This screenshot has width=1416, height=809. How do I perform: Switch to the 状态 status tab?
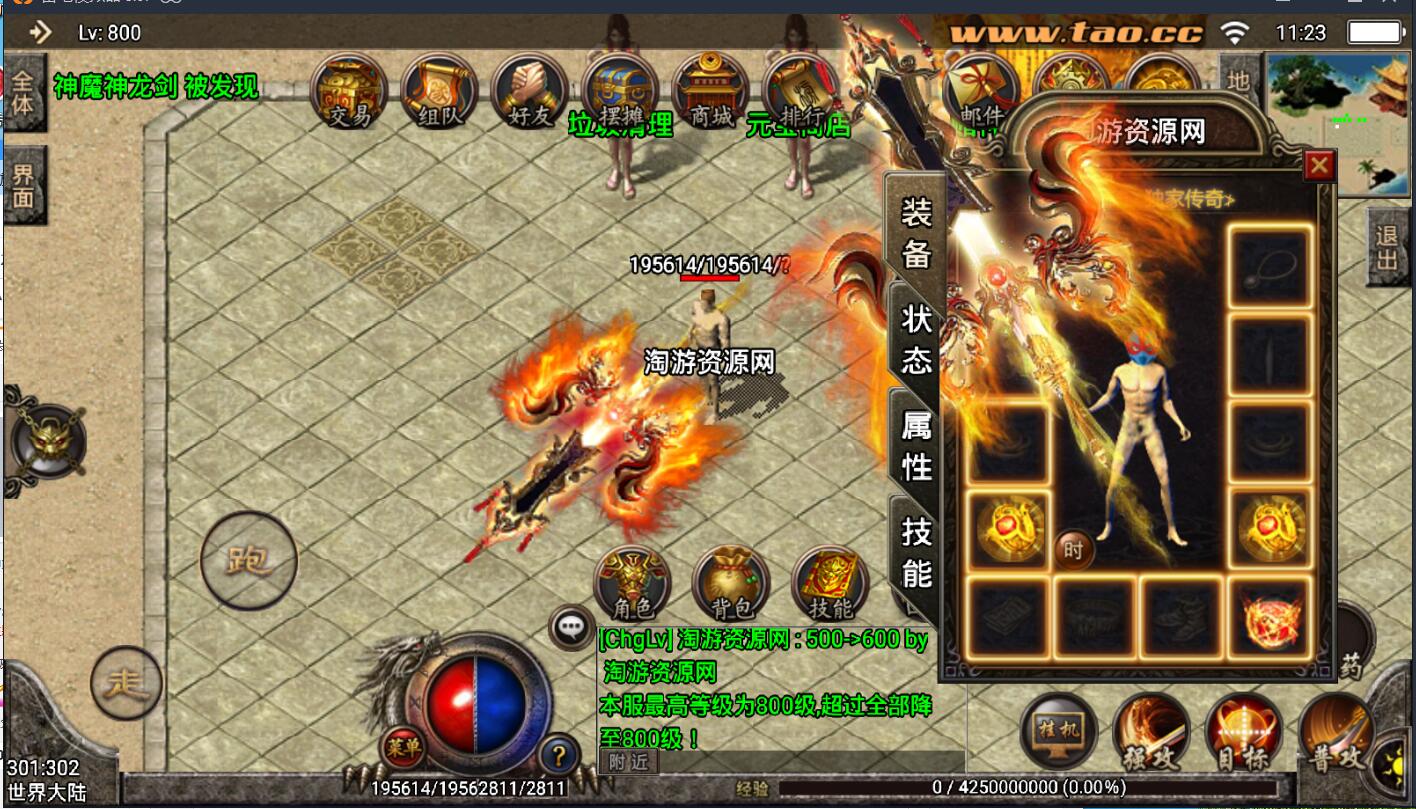pyautogui.click(x=916, y=339)
